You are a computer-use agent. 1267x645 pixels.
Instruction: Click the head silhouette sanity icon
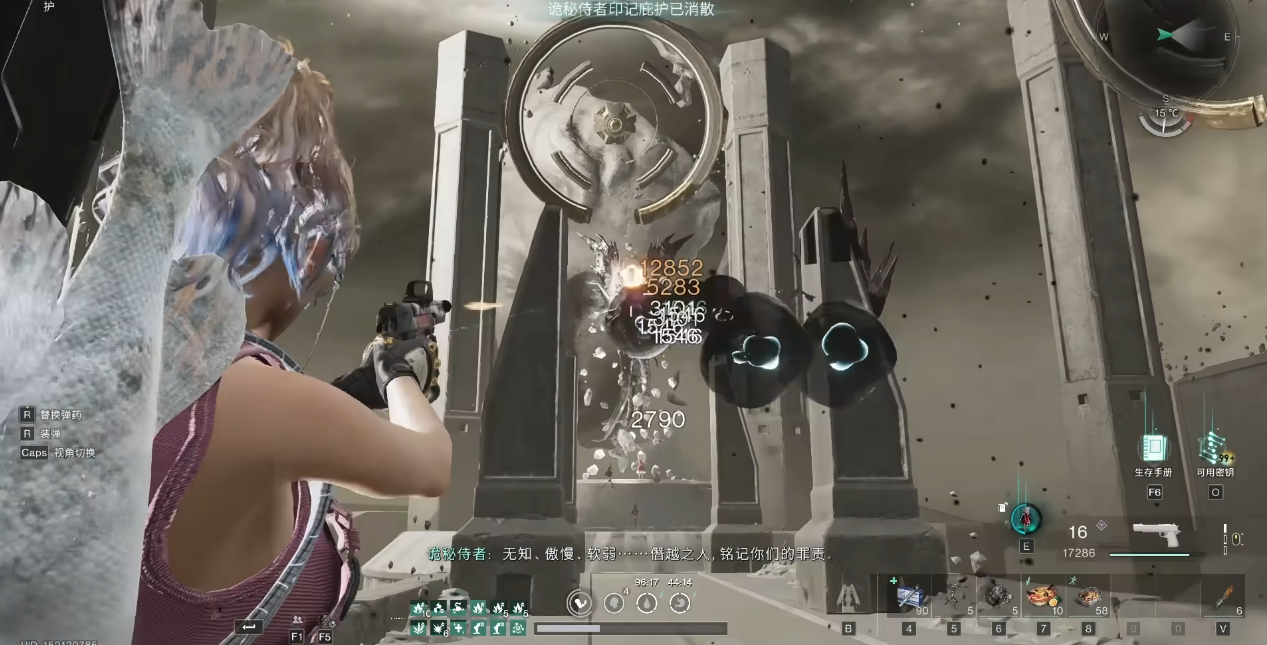pyautogui.click(x=614, y=602)
